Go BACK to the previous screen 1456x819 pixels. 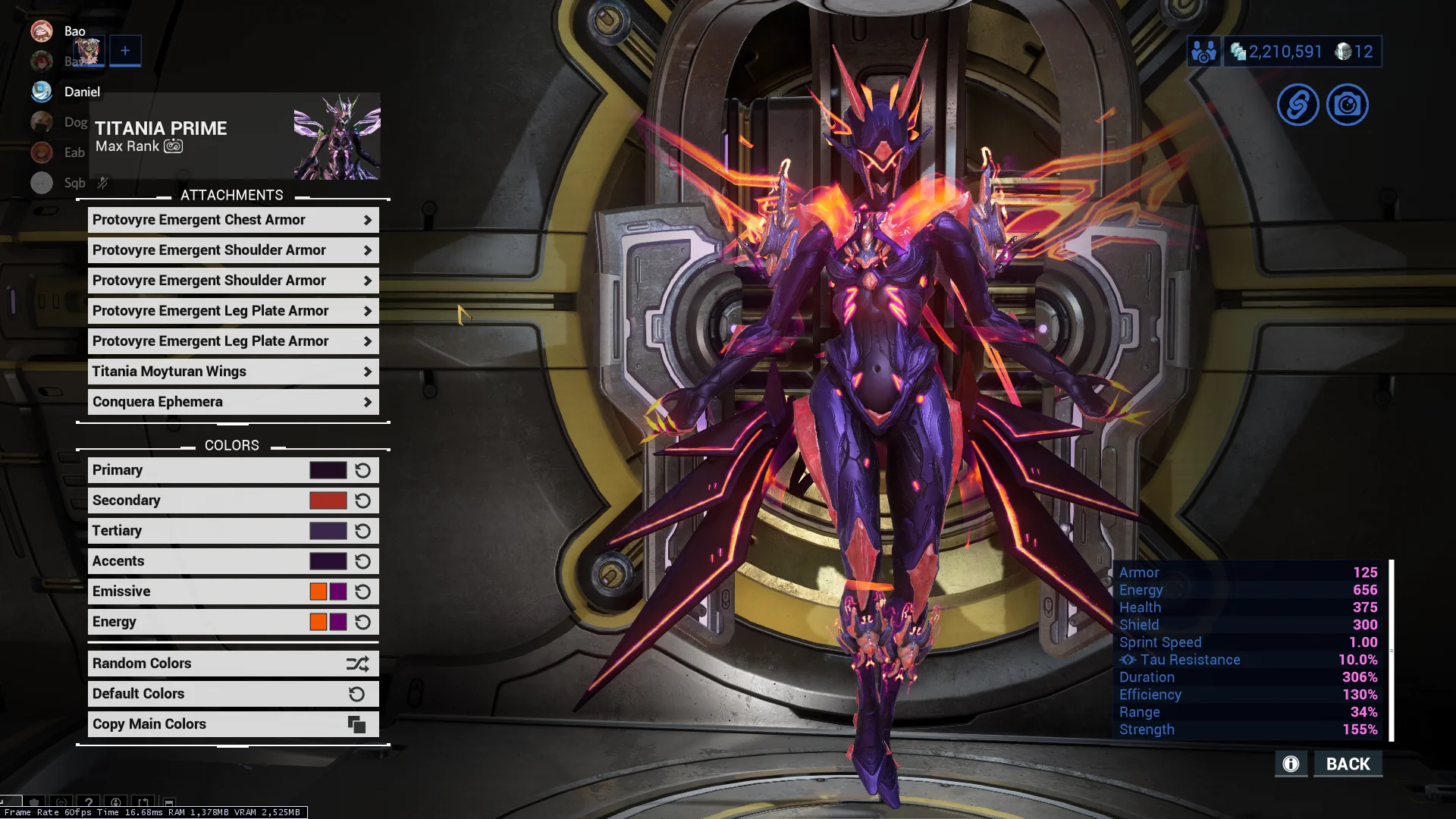(1348, 764)
